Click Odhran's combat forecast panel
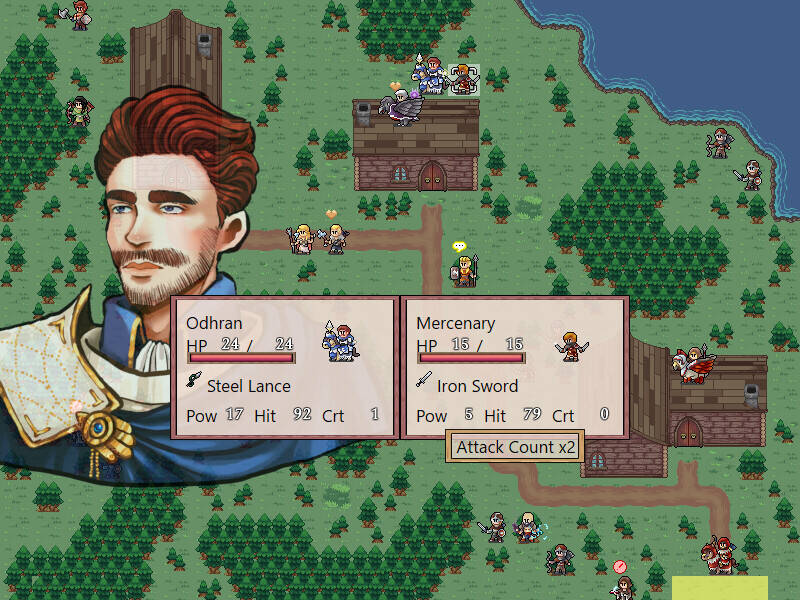 point(285,367)
